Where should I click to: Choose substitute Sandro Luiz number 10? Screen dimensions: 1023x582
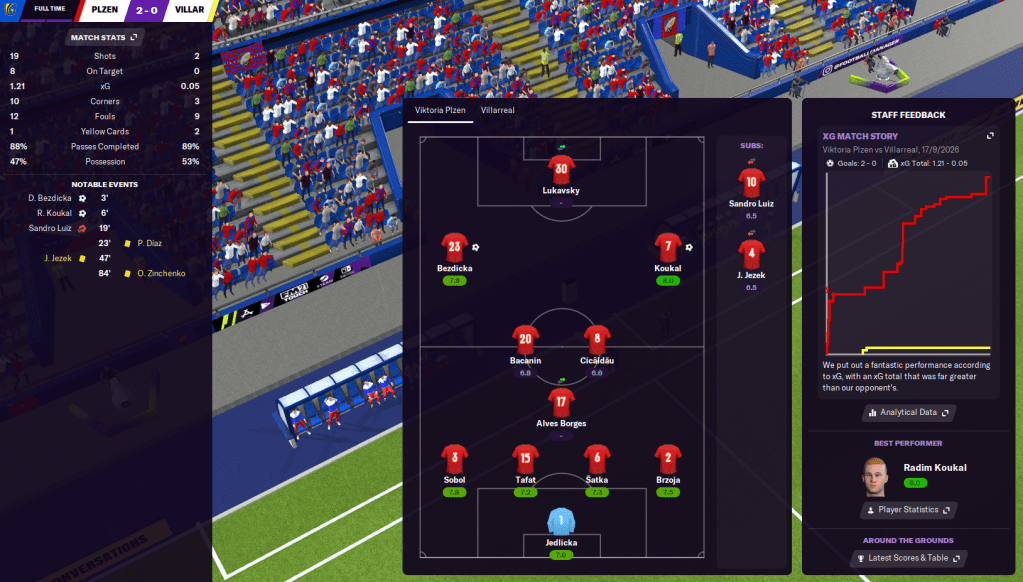coord(751,181)
